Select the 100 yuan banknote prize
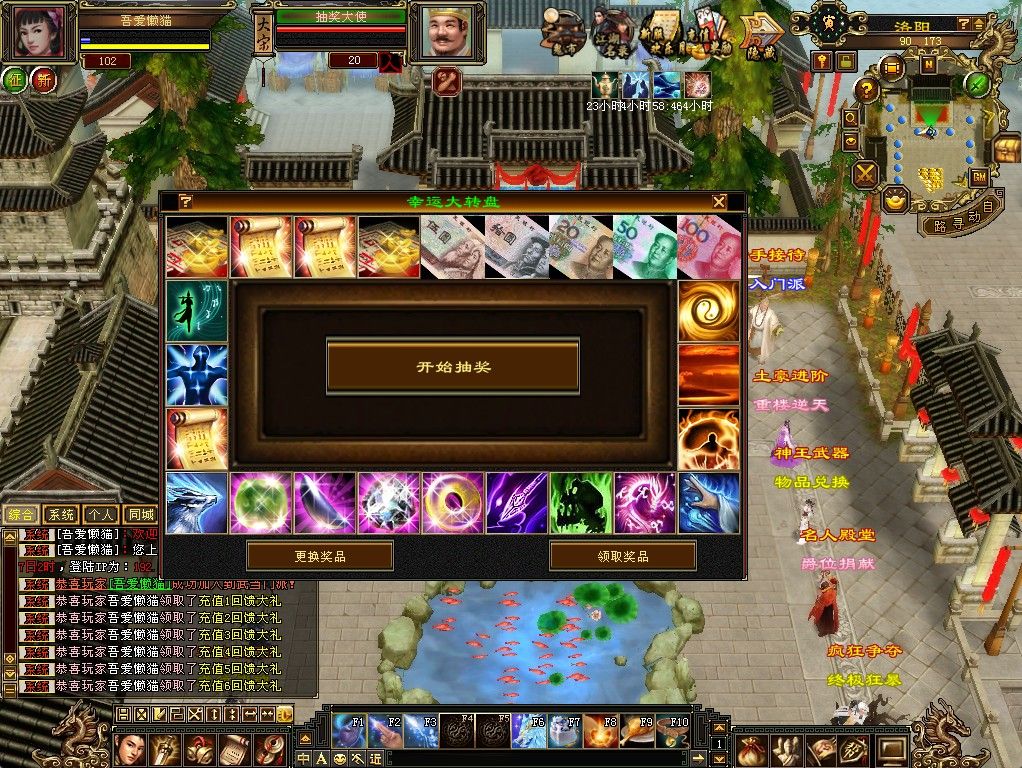The width and height of the screenshot is (1022, 768). tap(708, 247)
